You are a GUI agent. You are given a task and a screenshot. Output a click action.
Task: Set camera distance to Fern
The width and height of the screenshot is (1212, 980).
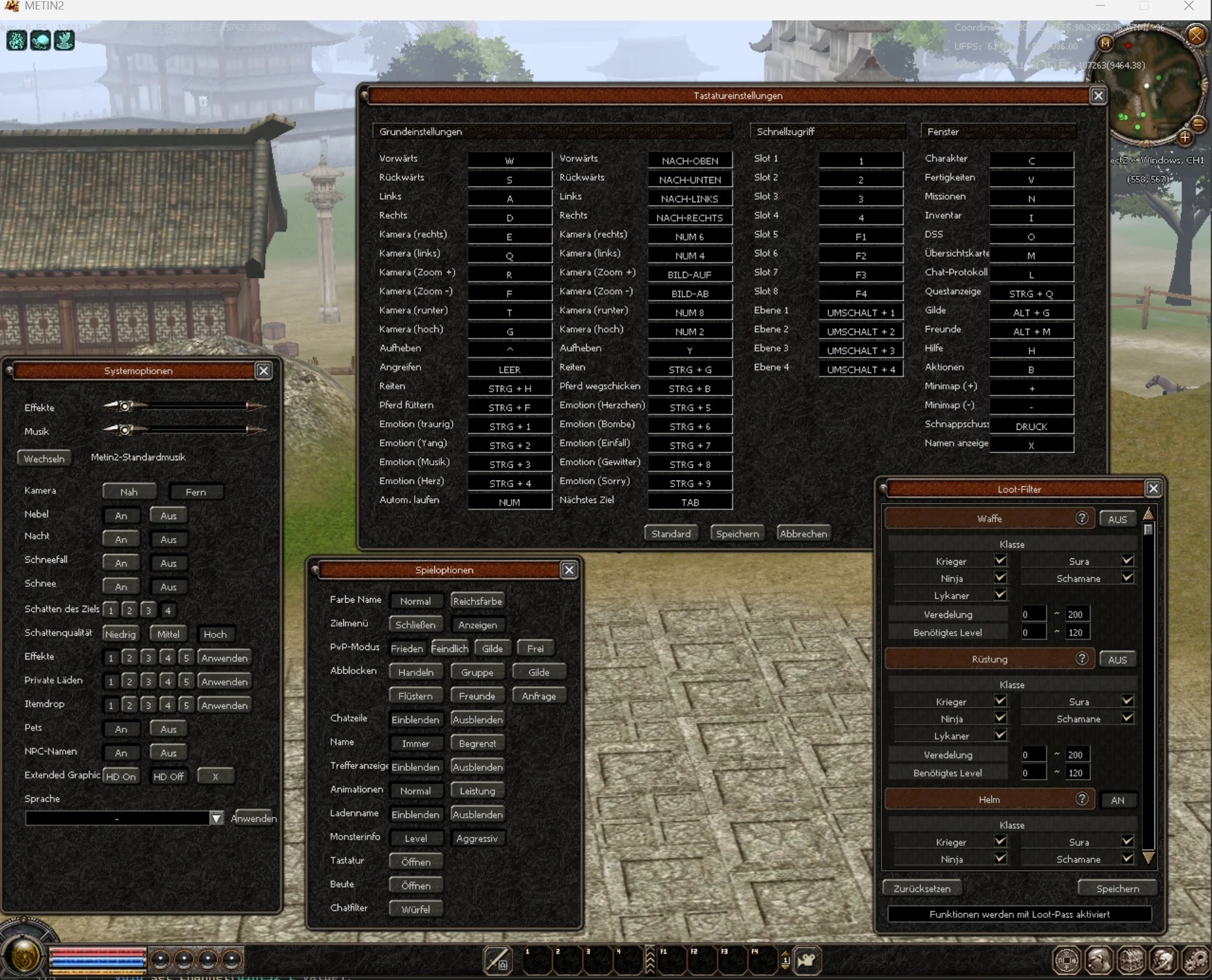coord(195,492)
